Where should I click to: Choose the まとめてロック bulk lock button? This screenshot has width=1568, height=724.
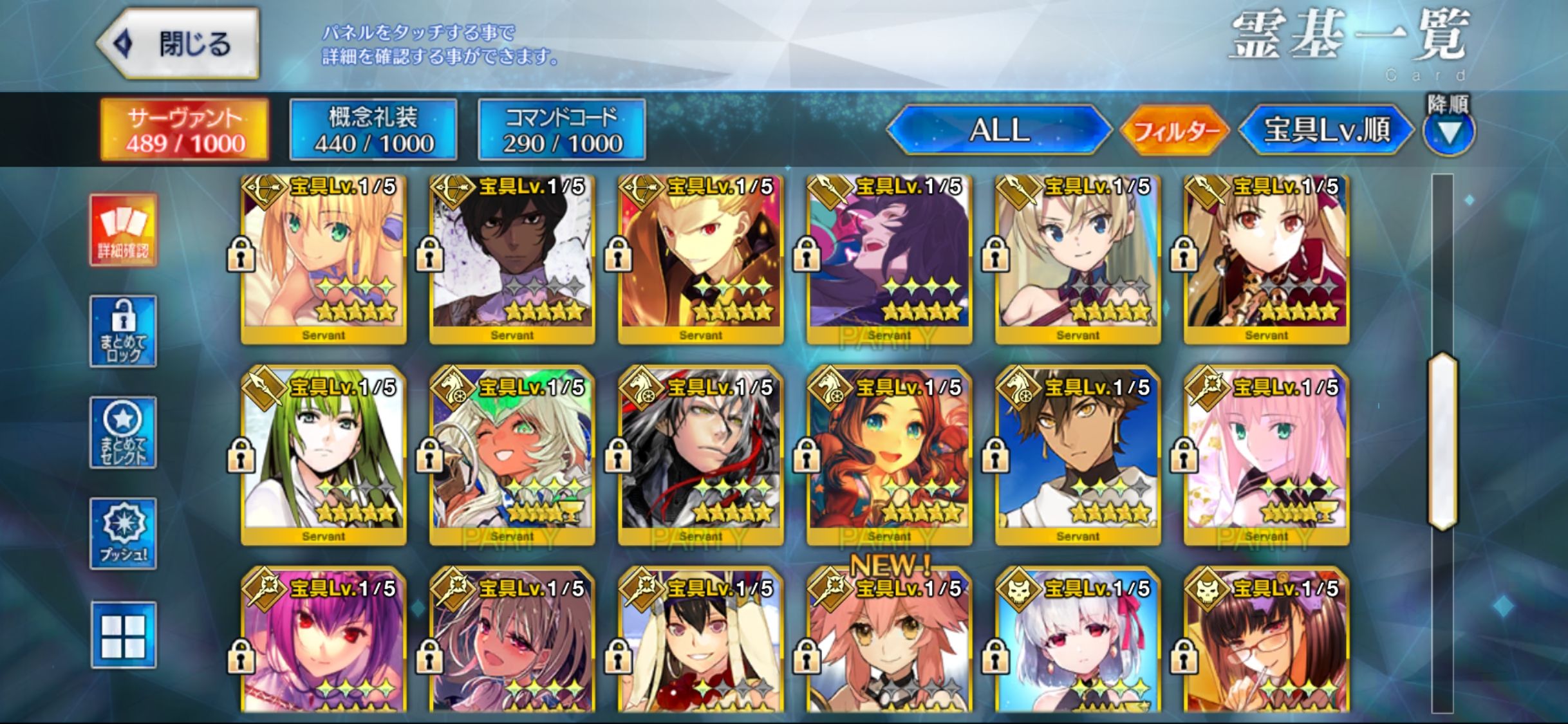[123, 331]
